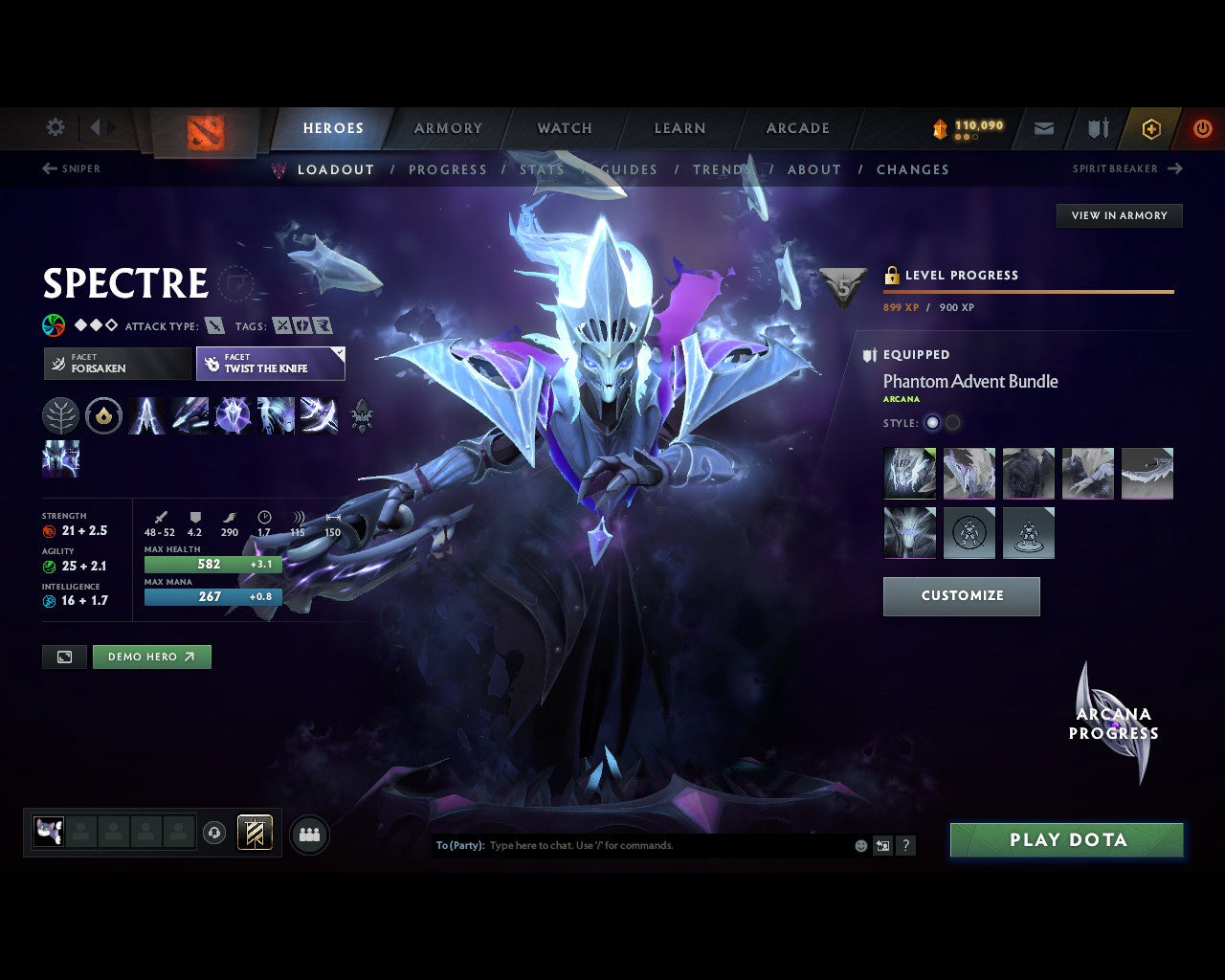
Task: Select the shield and sword Armory icon
Action: pyautogui.click(x=1097, y=128)
